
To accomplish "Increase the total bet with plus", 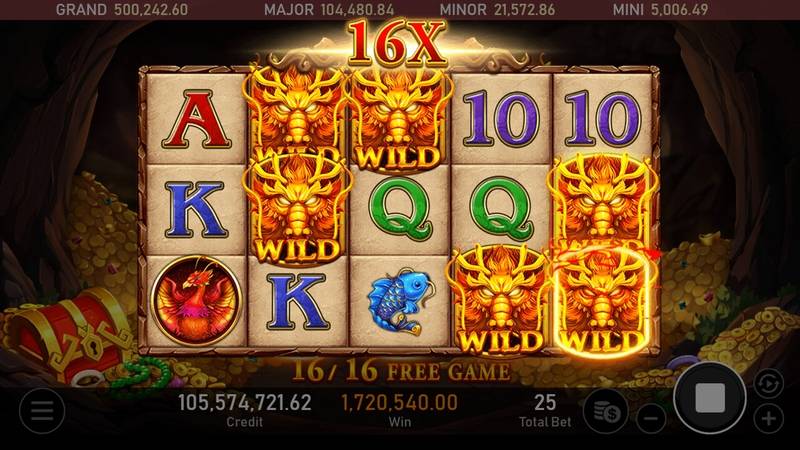I will 768,417.
